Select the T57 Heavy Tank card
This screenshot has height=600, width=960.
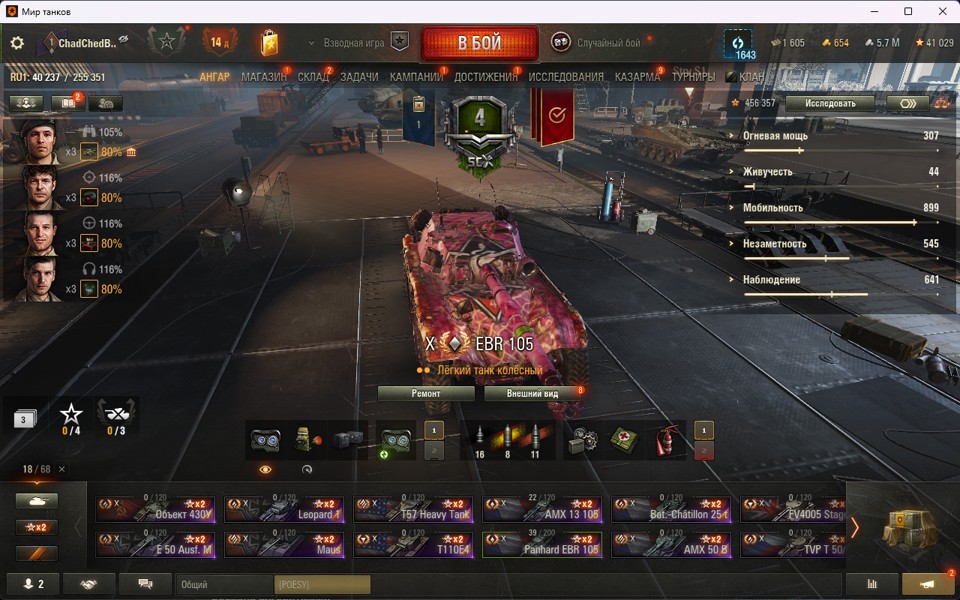[414, 510]
